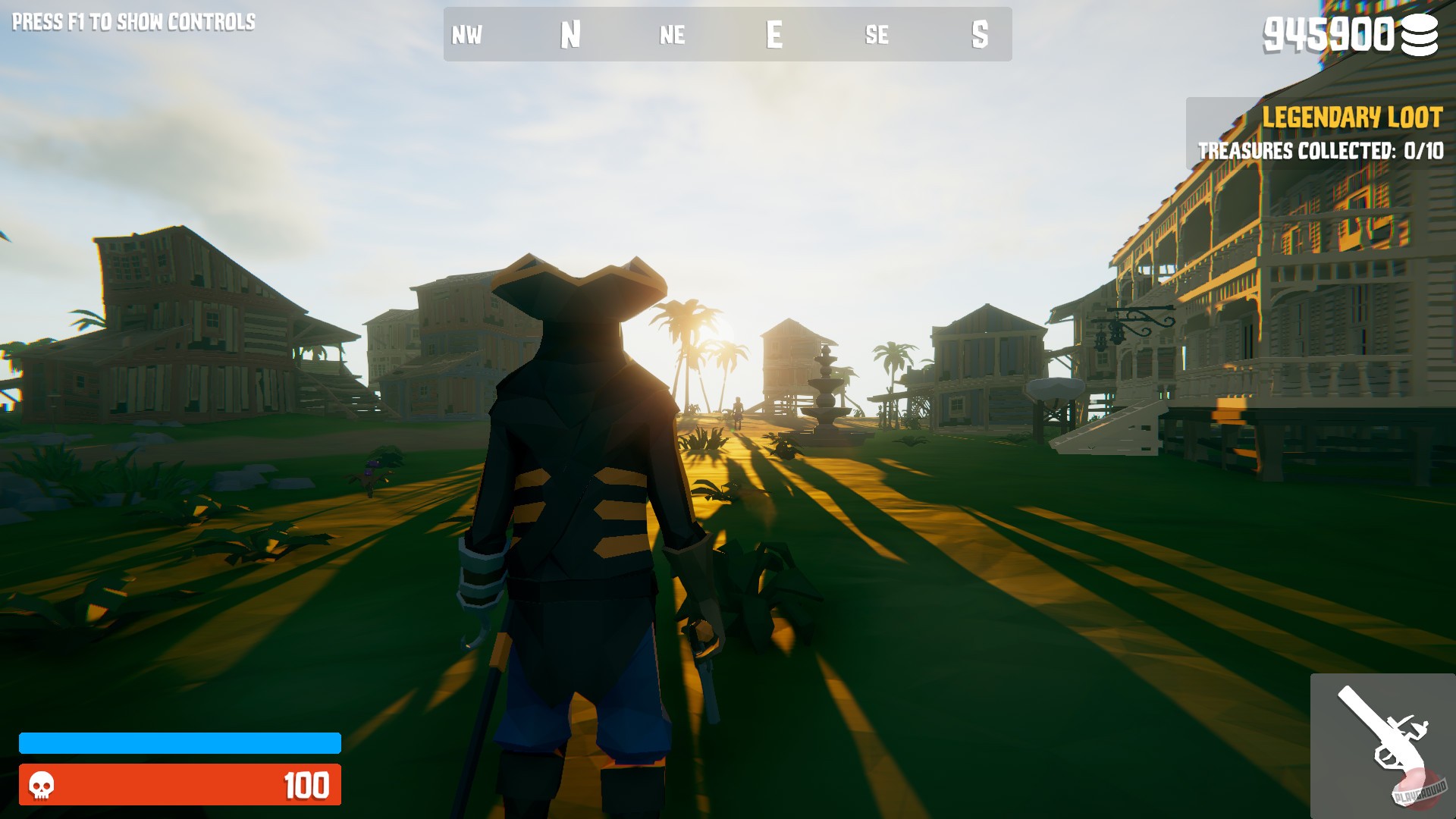Image resolution: width=1456 pixels, height=819 pixels.
Task: Click the Treasures Collected 0/10 counter
Action: [1322, 151]
